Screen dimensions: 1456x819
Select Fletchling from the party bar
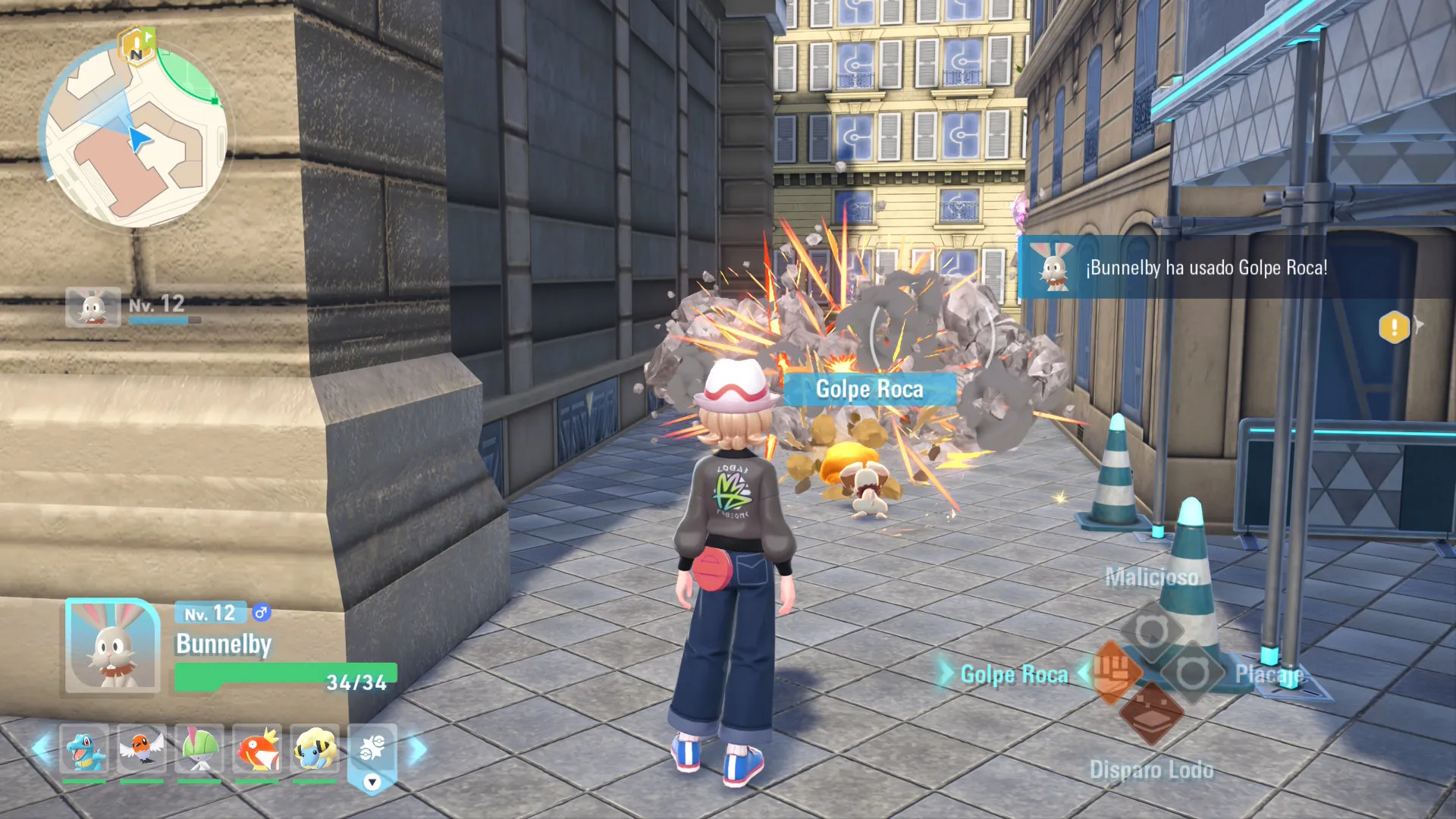click(x=142, y=749)
